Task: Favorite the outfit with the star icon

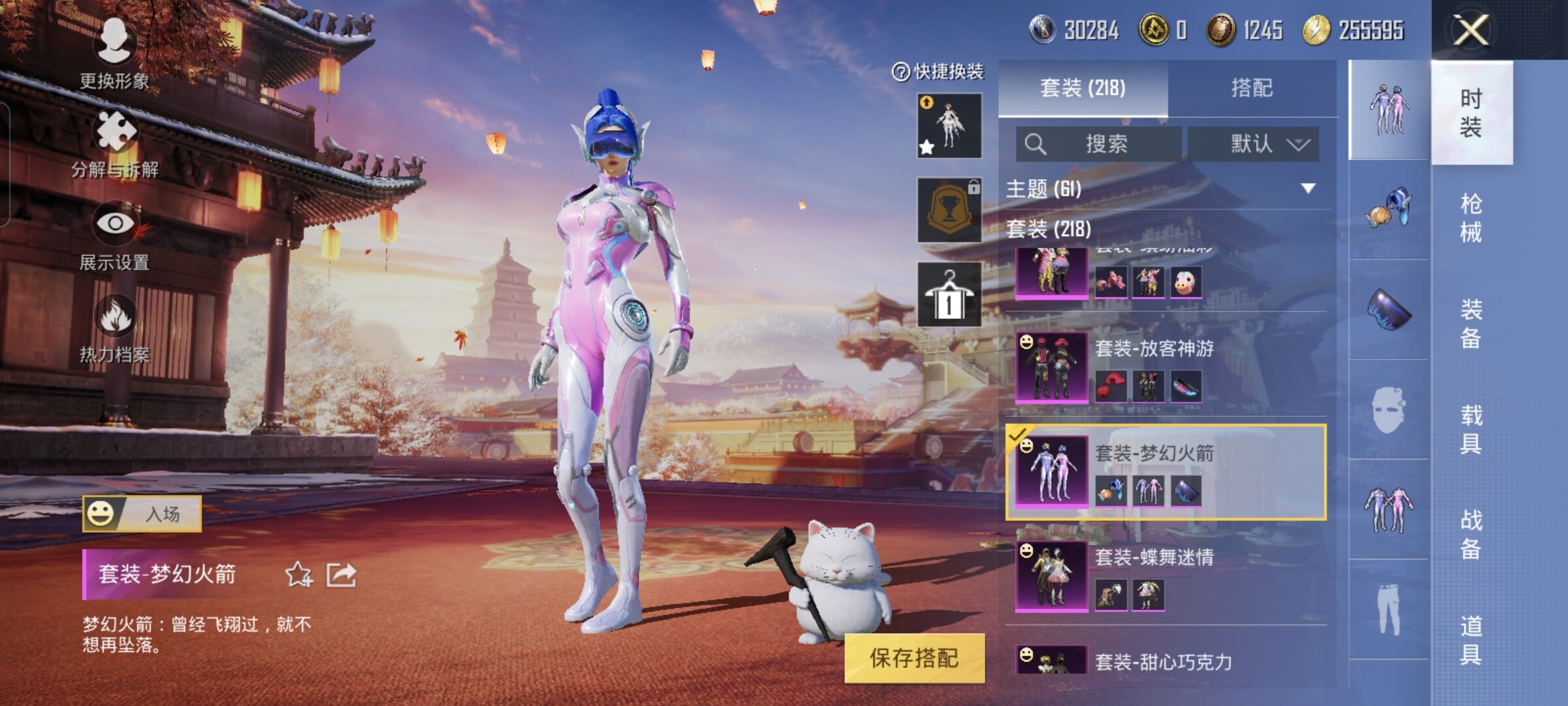Action: (299, 575)
